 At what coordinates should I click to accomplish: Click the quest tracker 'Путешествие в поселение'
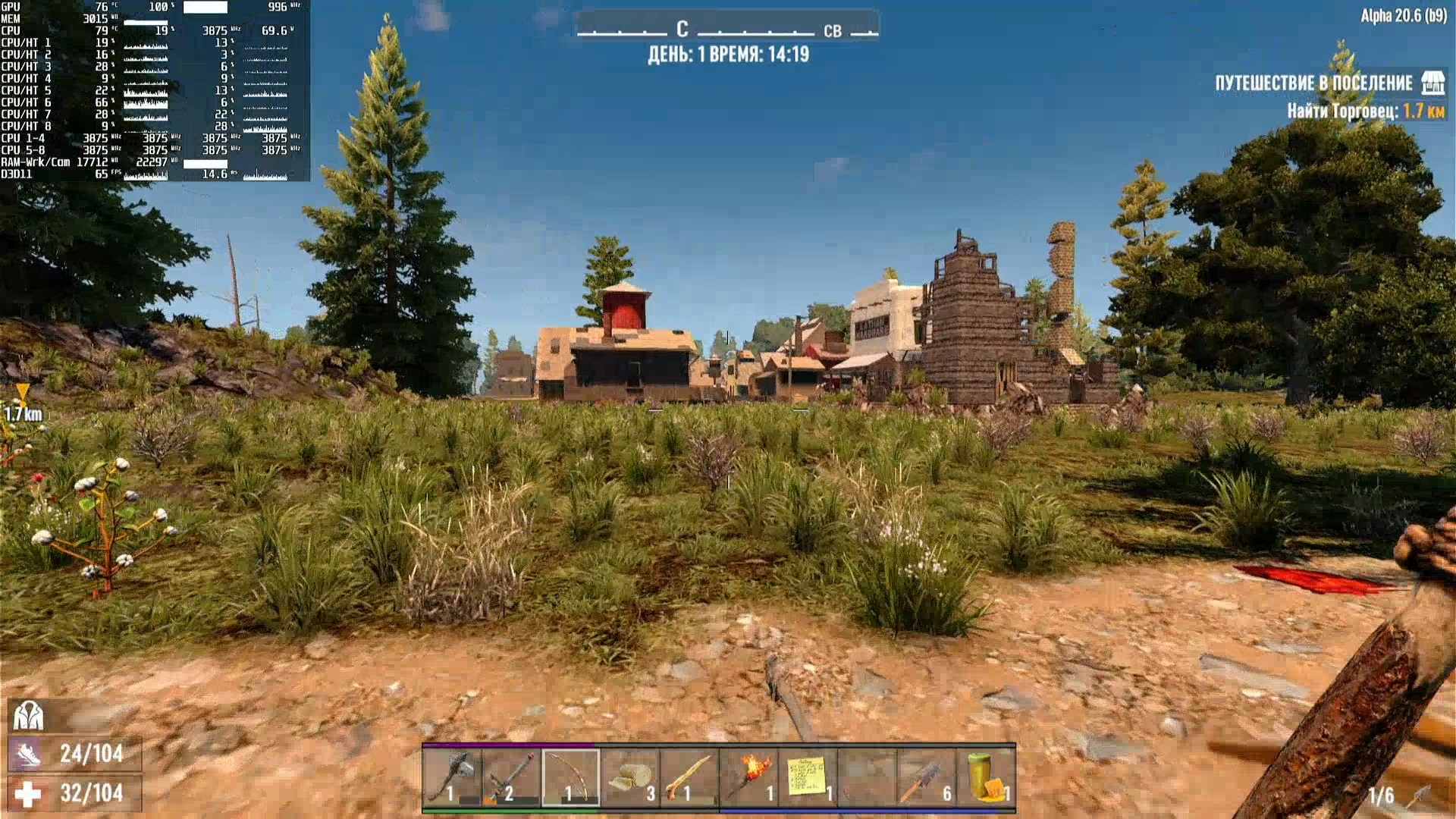1313,83
